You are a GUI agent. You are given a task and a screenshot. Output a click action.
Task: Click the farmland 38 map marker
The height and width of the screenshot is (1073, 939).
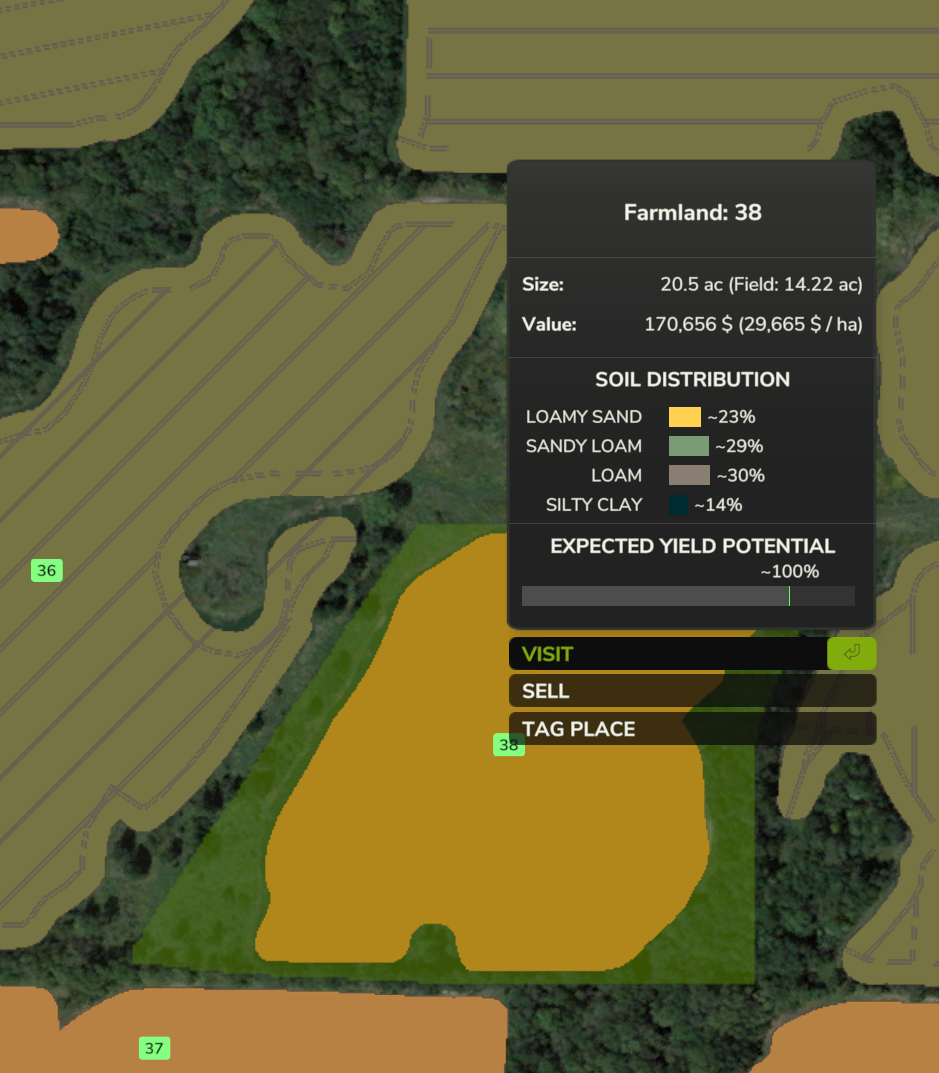tap(509, 745)
